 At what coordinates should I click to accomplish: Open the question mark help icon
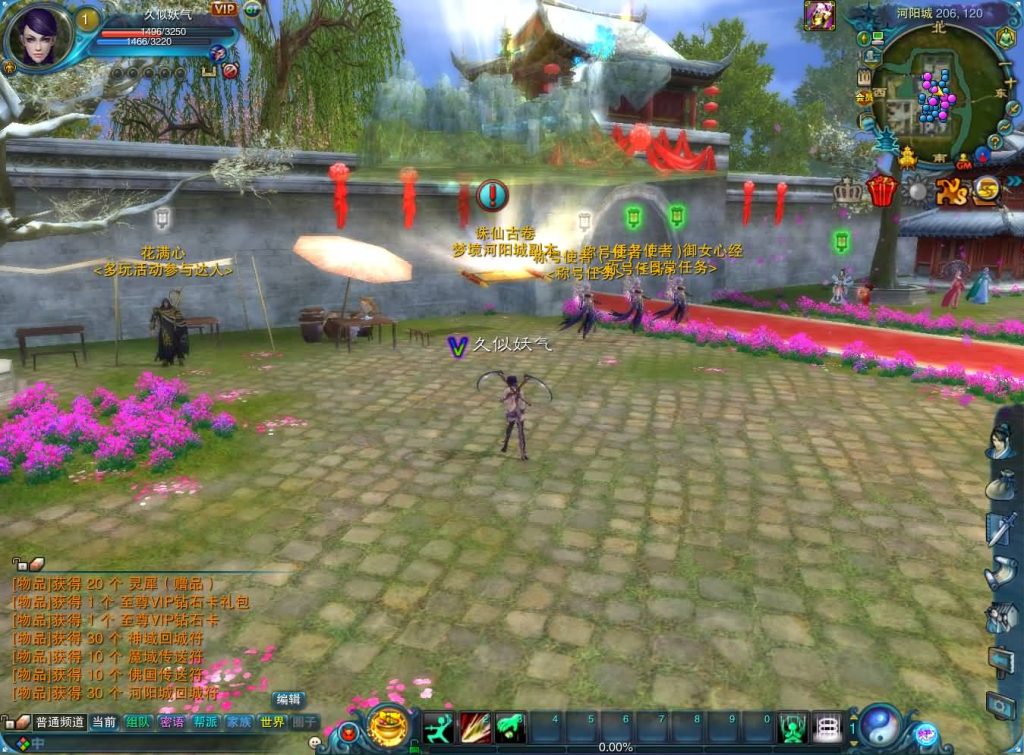coord(996,141)
